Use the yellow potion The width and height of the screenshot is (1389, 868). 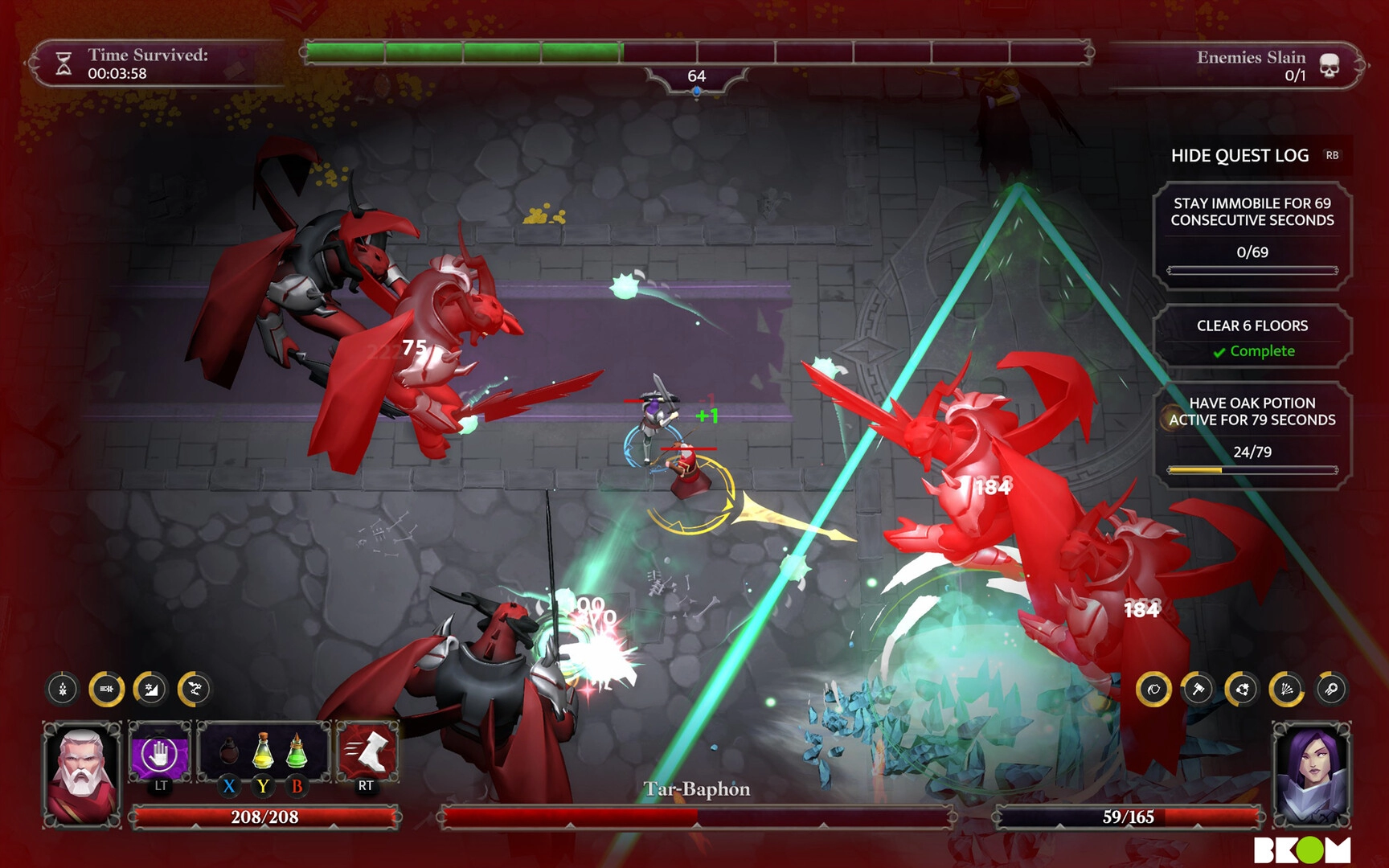[x=263, y=751]
